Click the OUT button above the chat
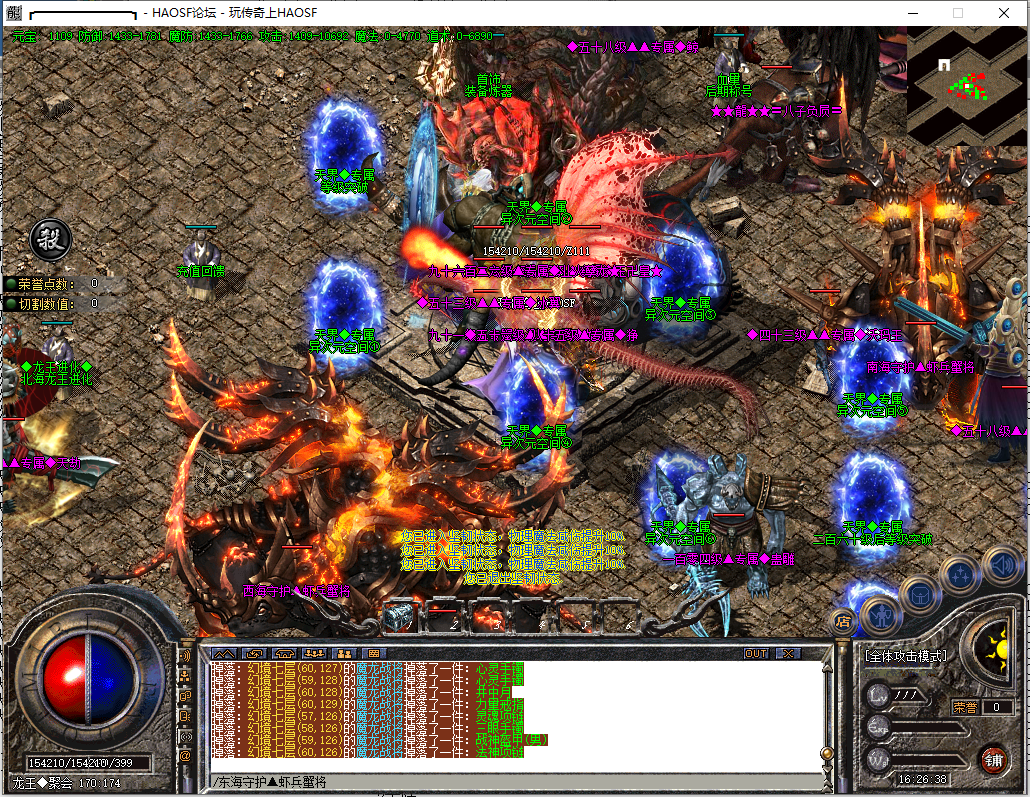The image size is (1030, 797). pos(757,654)
